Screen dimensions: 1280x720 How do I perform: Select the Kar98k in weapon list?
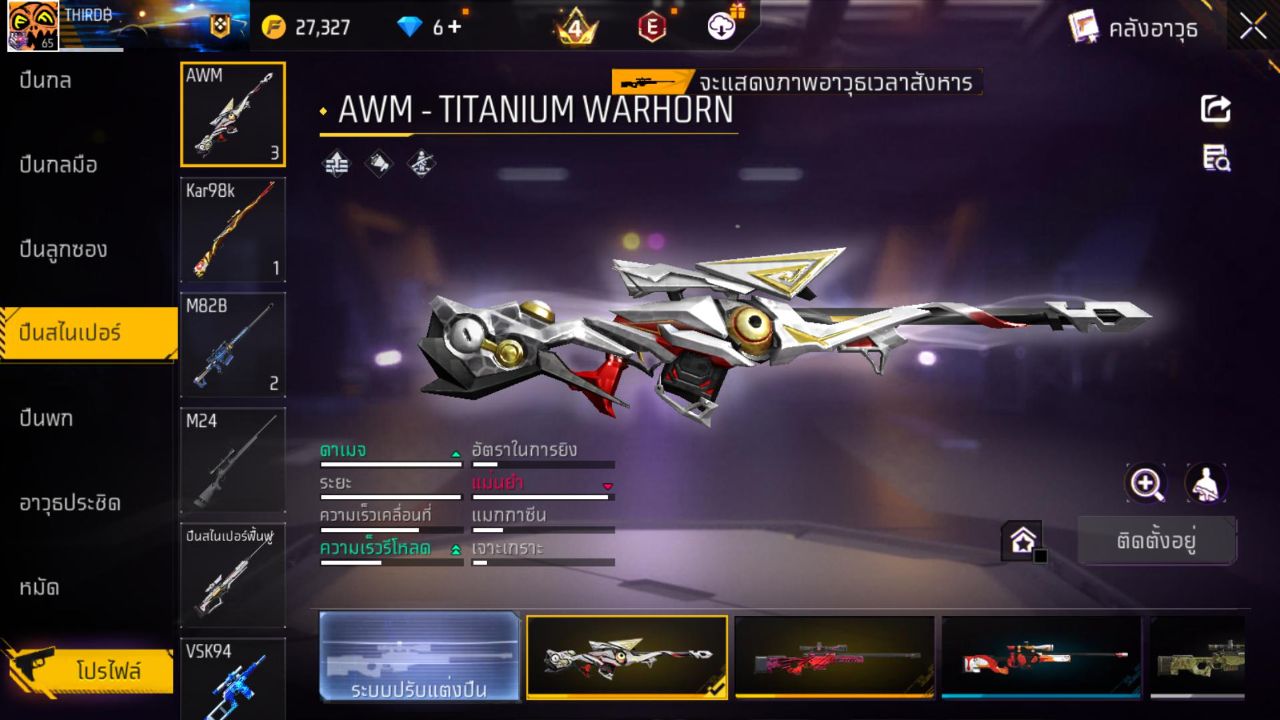coord(232,230)
